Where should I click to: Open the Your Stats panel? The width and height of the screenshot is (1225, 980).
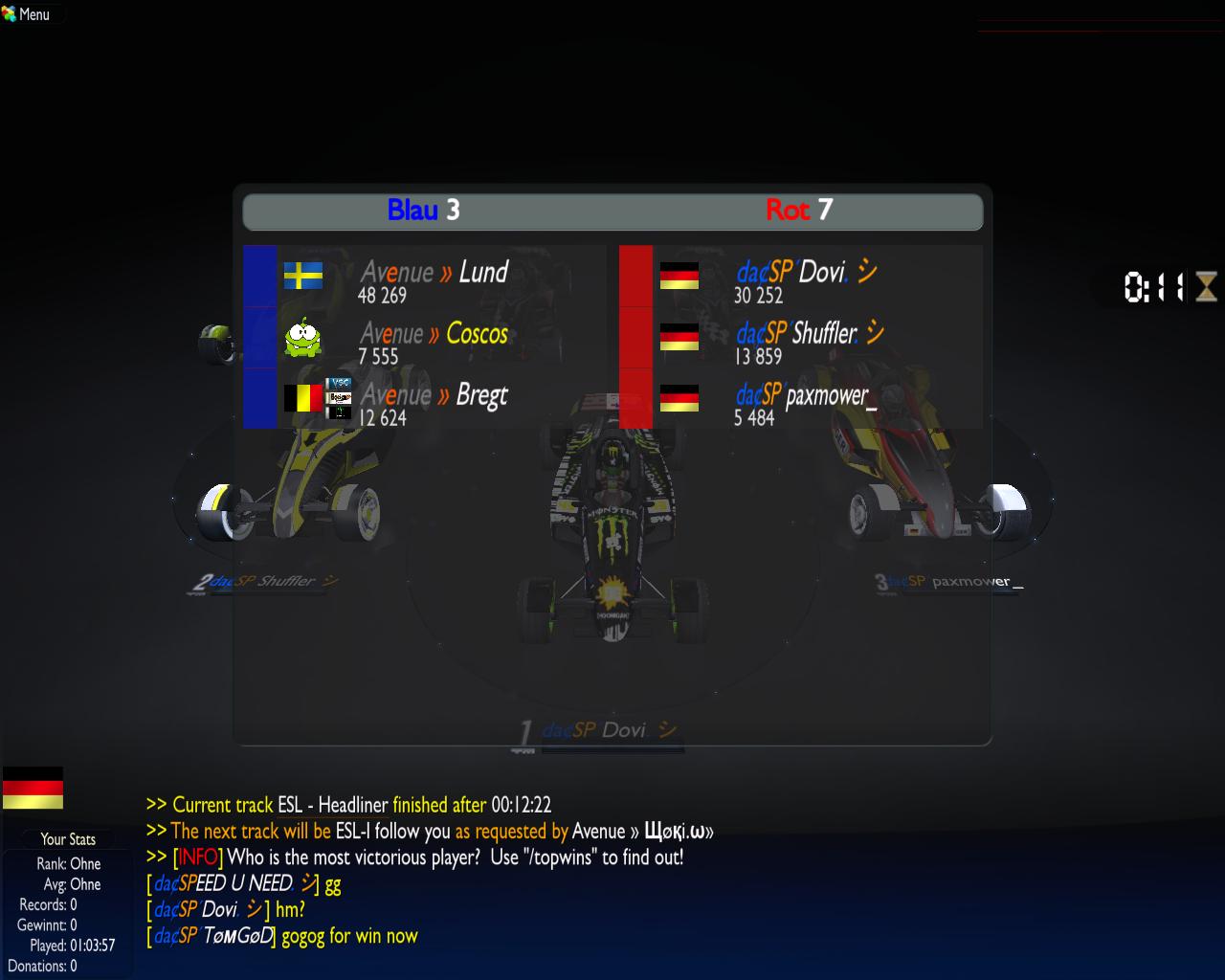67,839
